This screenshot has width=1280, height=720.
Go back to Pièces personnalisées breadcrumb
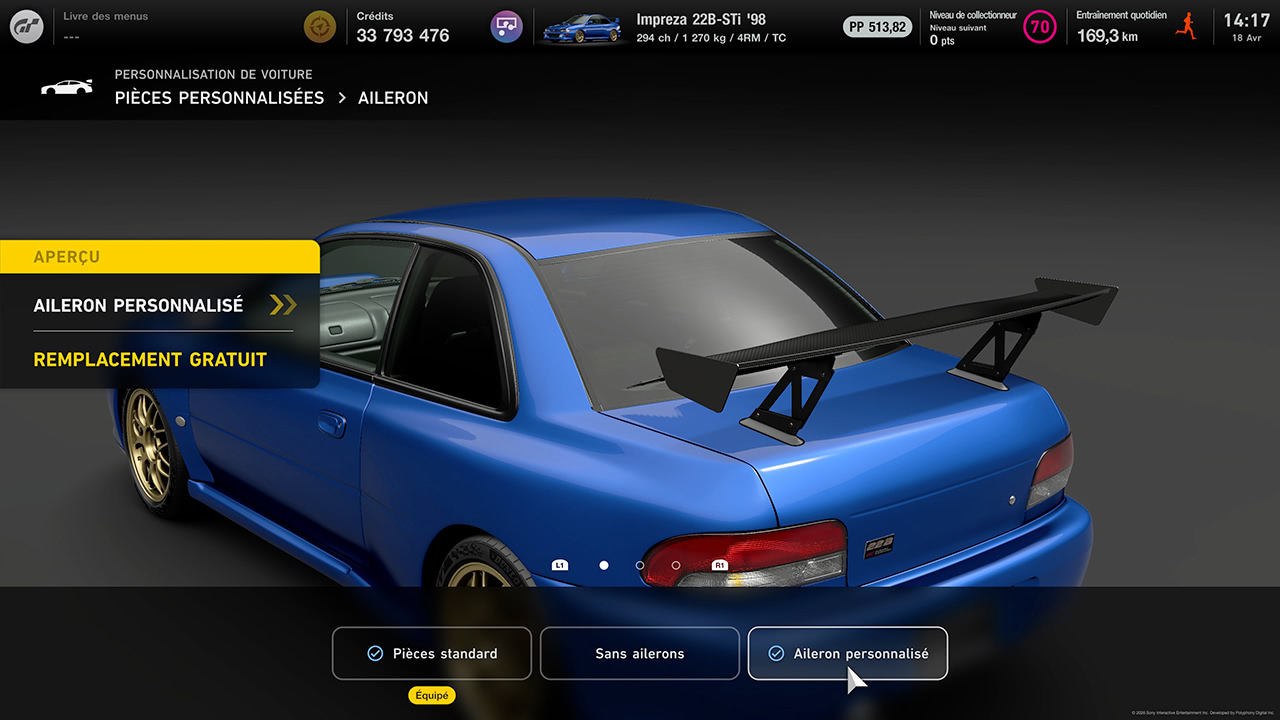(219, 98)
